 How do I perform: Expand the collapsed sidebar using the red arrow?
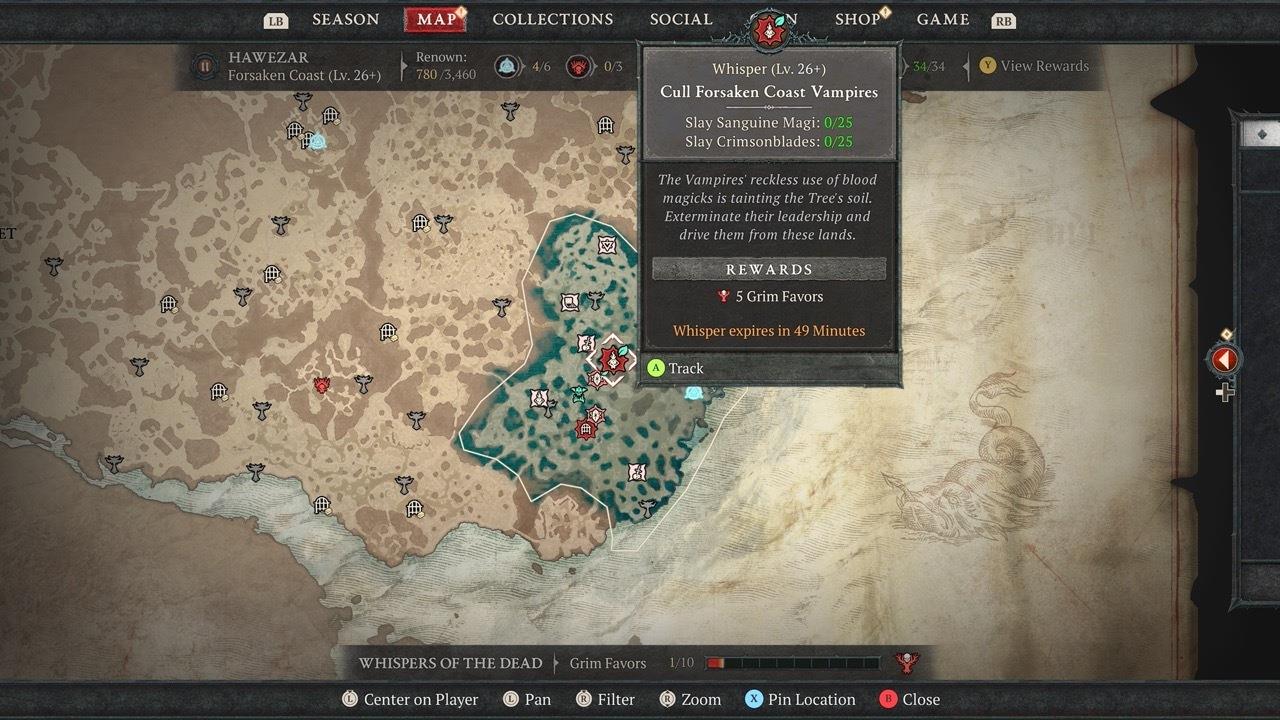click(1225, 358)
